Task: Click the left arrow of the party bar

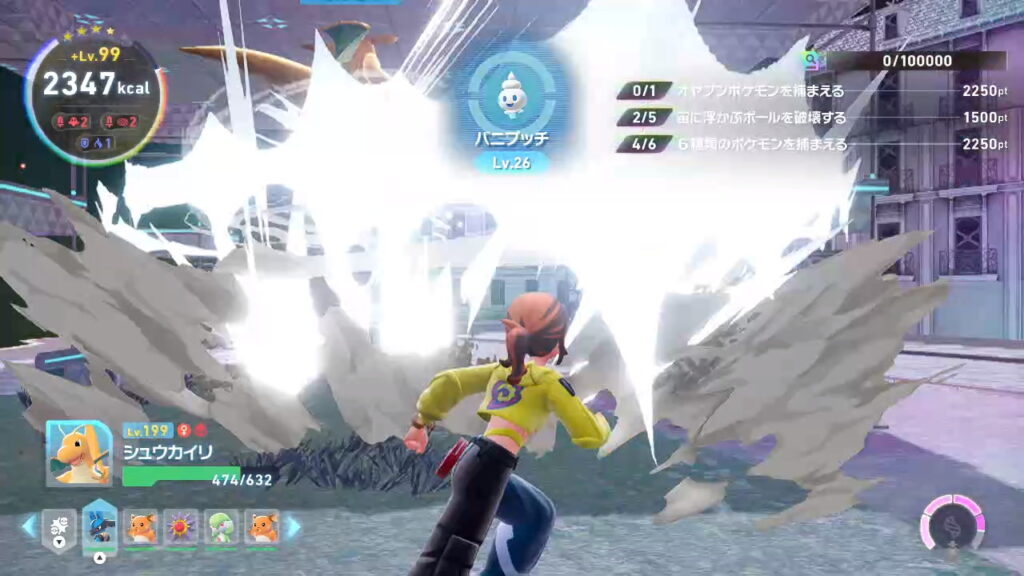Action: click(28, 526)
